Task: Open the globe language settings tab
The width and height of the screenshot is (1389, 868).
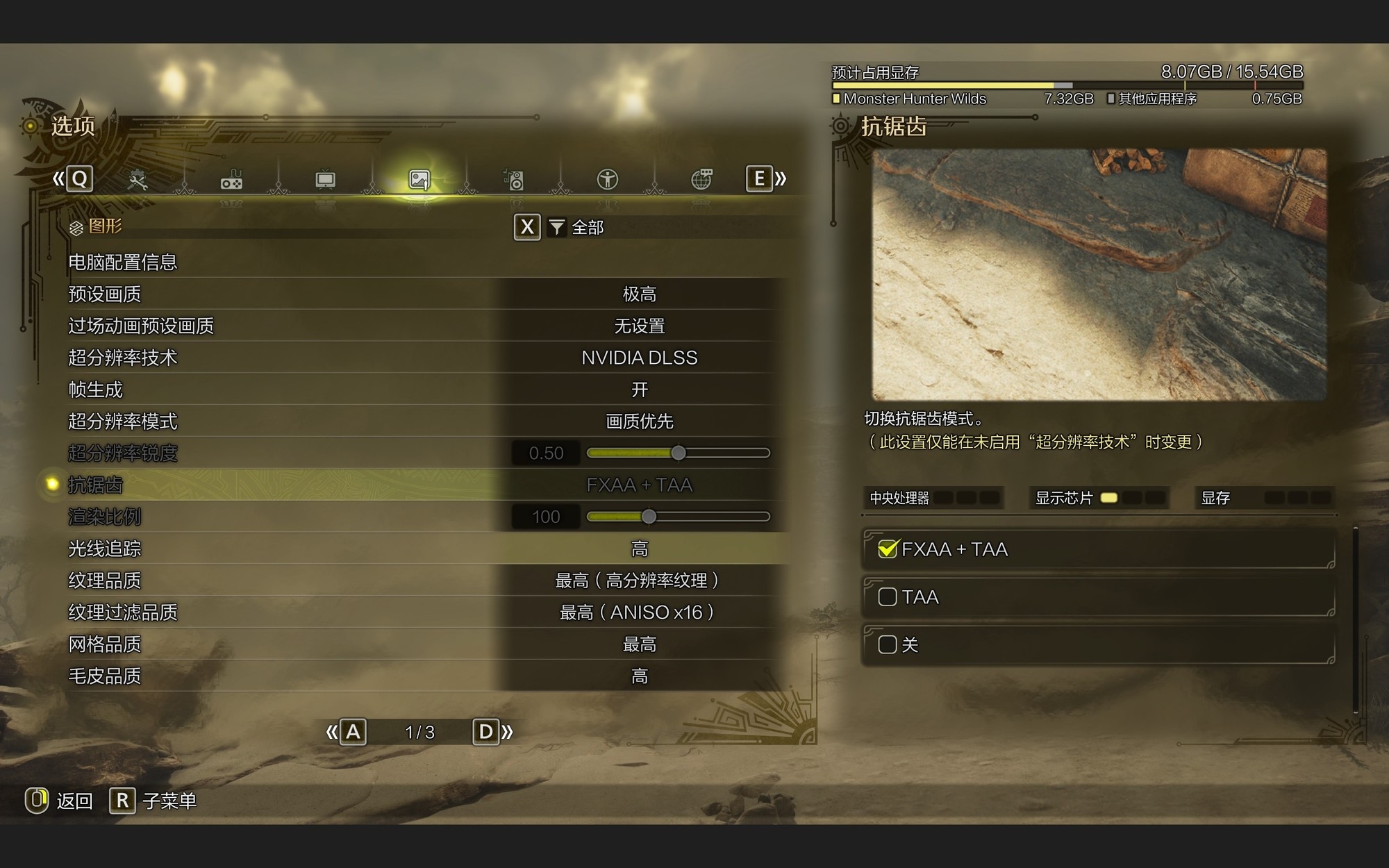Action: click(701, 181)
